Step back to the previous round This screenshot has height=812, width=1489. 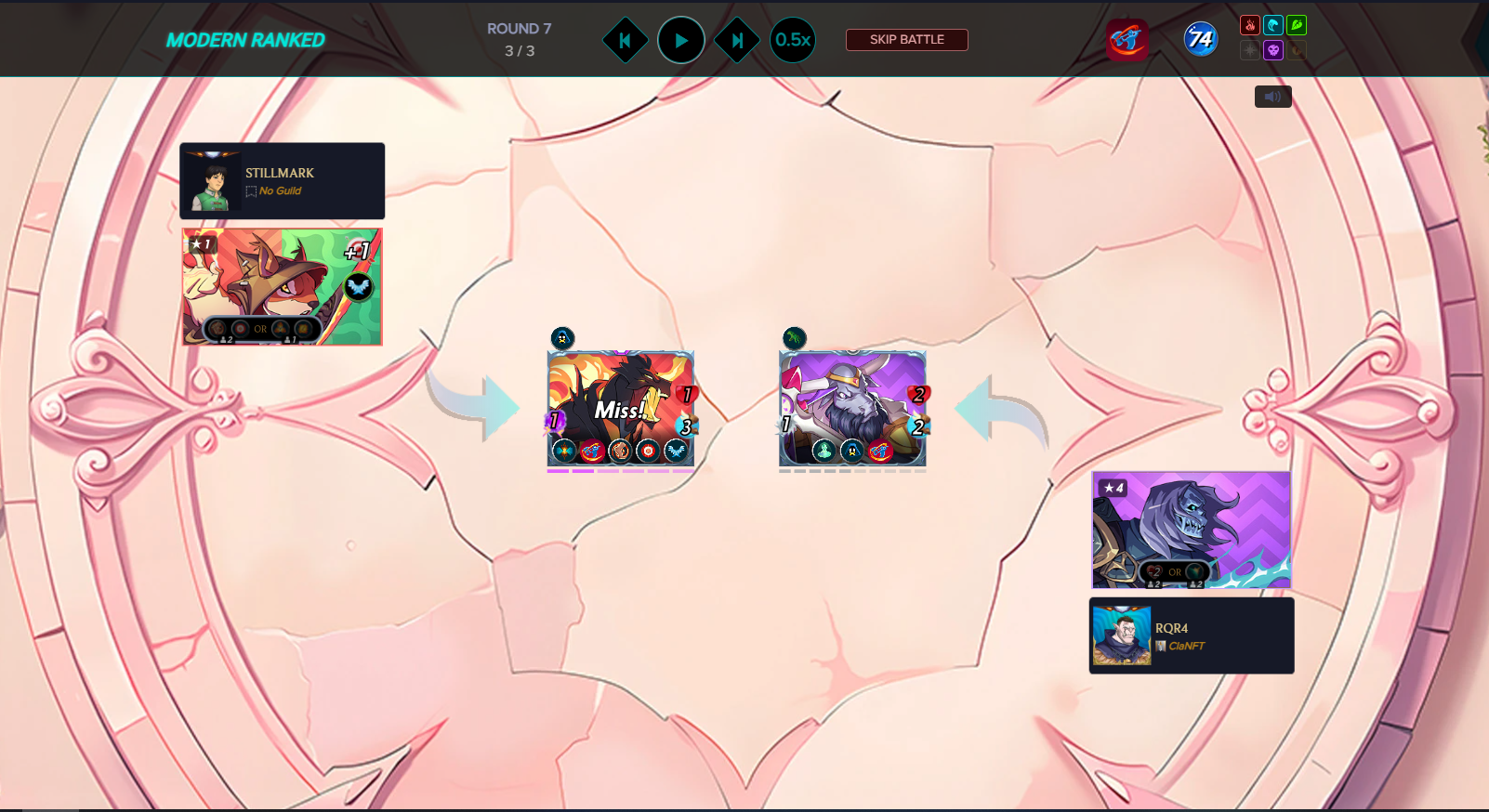coord(626,40)
